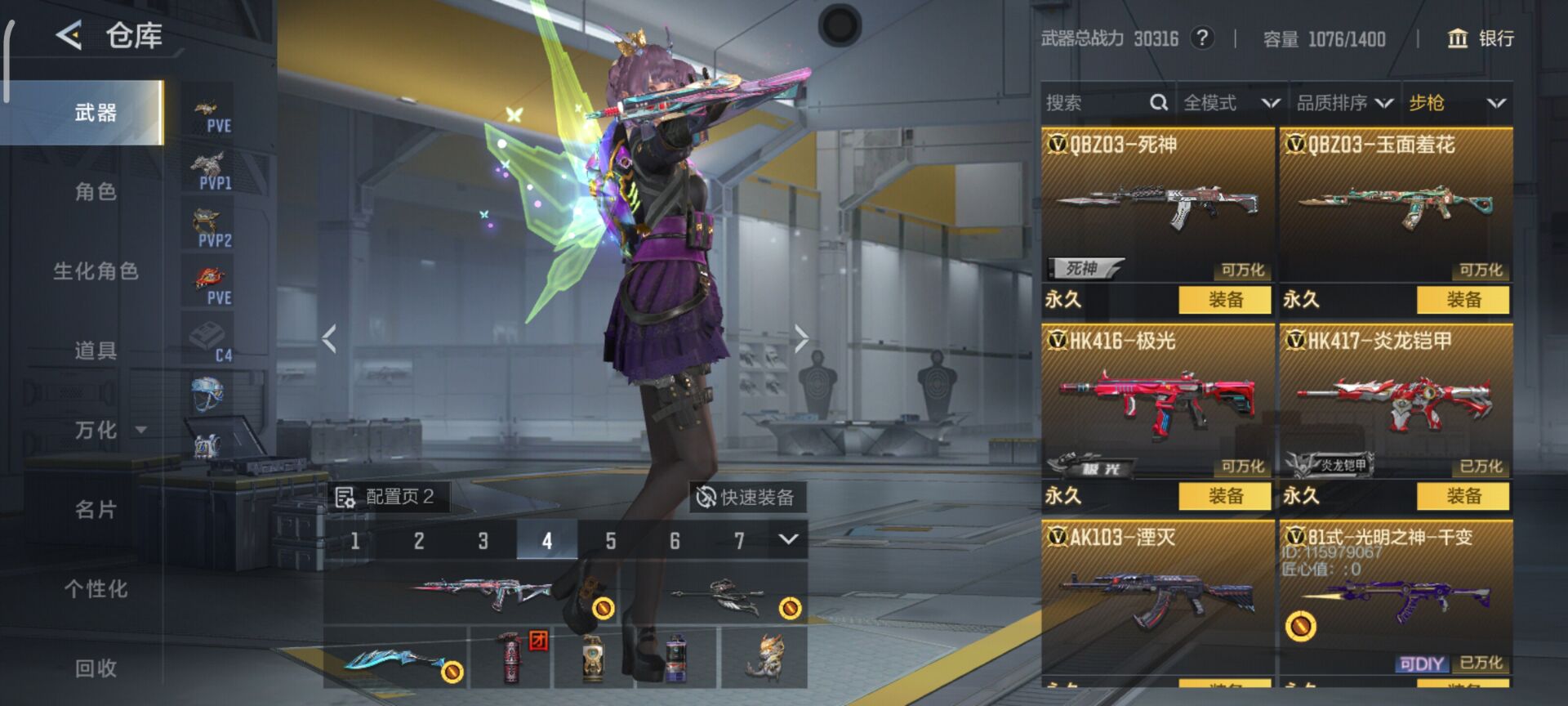1568x706 pixels.
Task: Go back from the 仓库 warehouse screen
Action: (69, 35)
